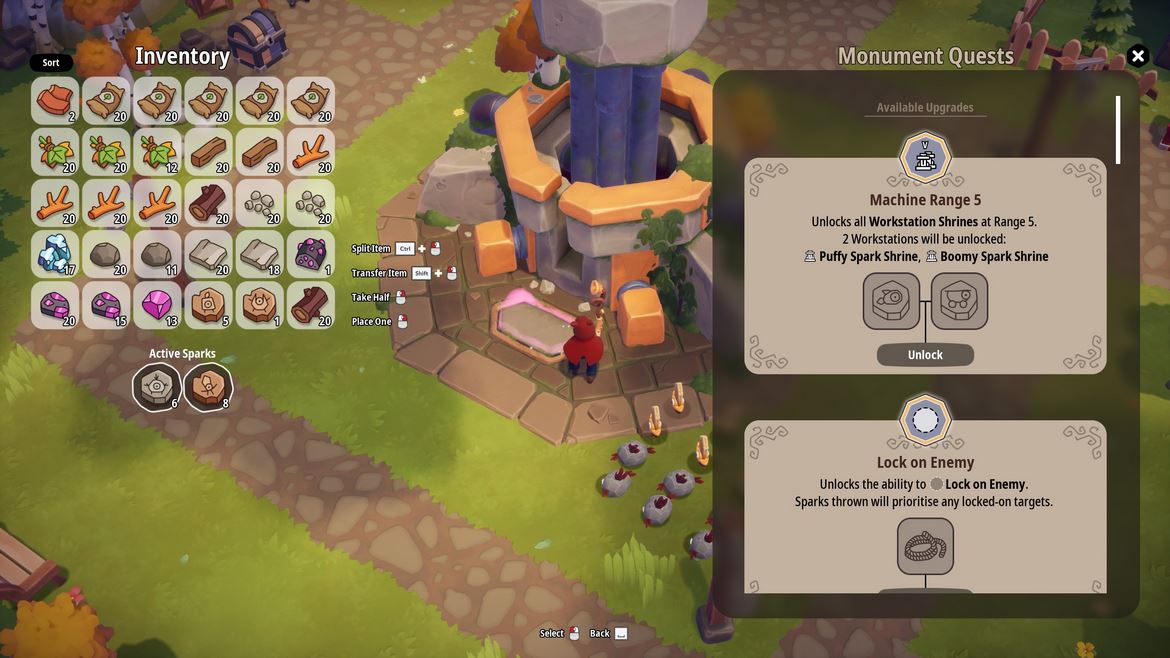
Task: Click the Monument Quests scrollbar
Action: (1118, 130)
